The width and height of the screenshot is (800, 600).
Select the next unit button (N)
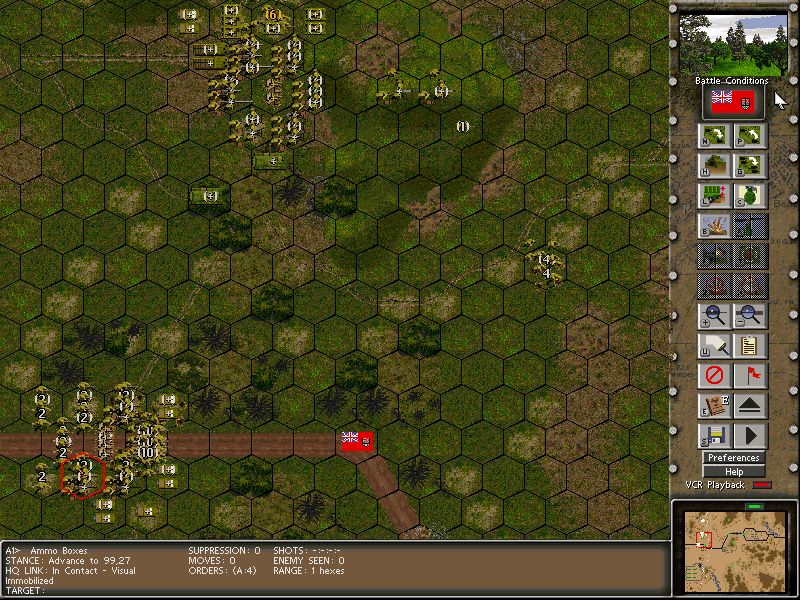point(714,136)
